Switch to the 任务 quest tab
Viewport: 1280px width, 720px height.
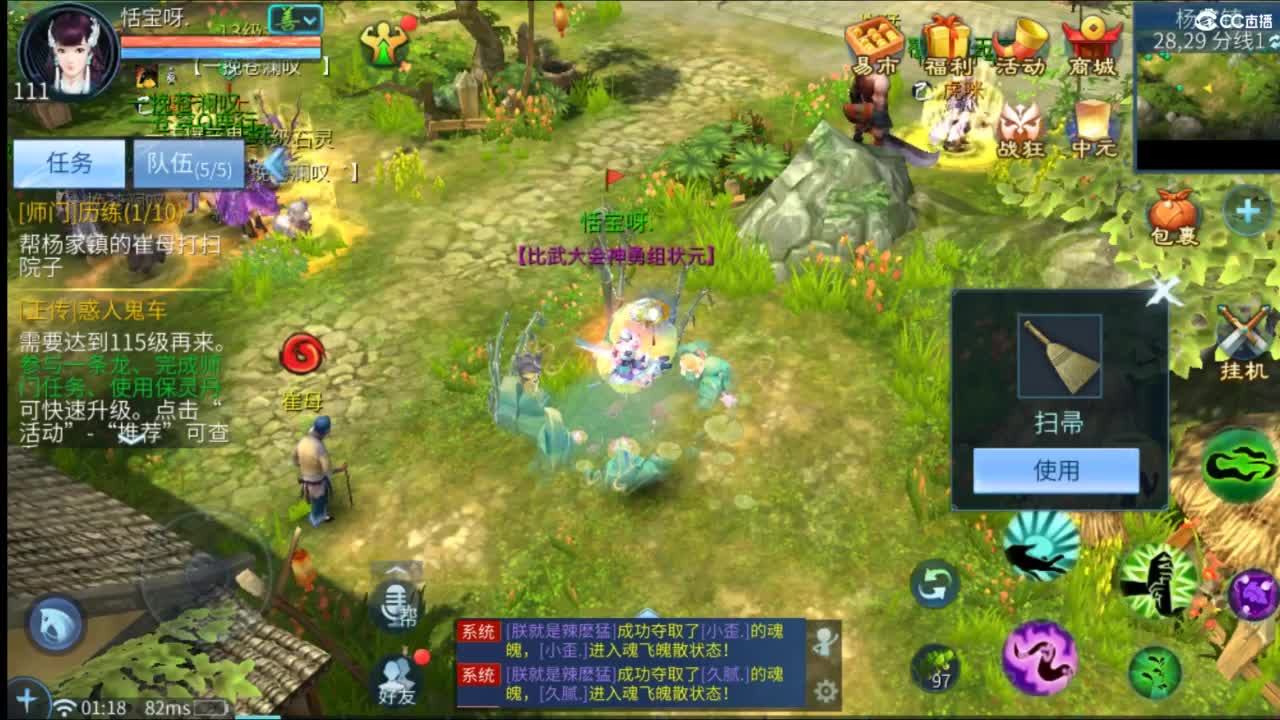[x=66, y=163]
